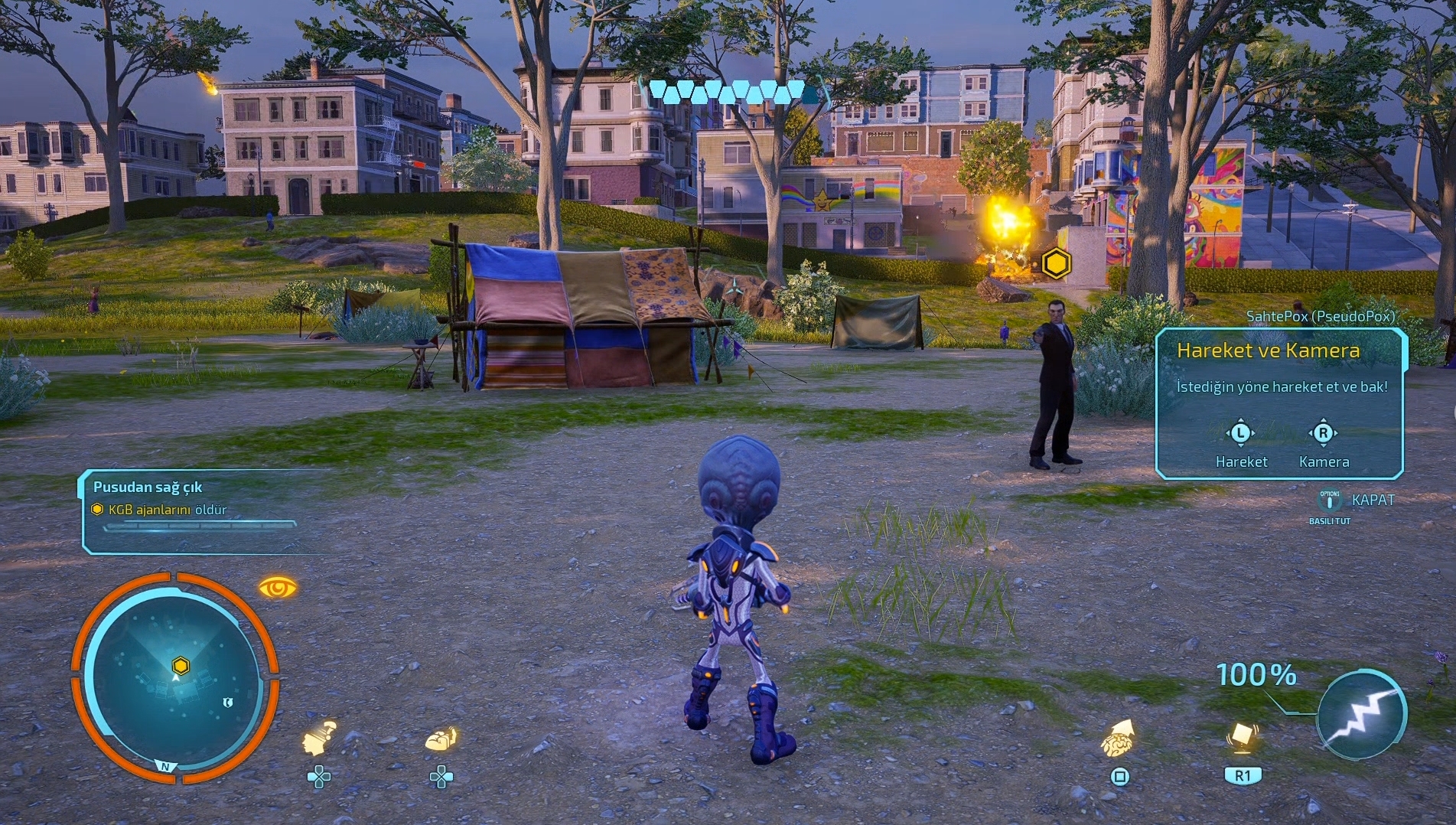Viewport: 1456px width, 825px height.
Task: Activate the brain with shockwave ability icon
Action: 441,739
